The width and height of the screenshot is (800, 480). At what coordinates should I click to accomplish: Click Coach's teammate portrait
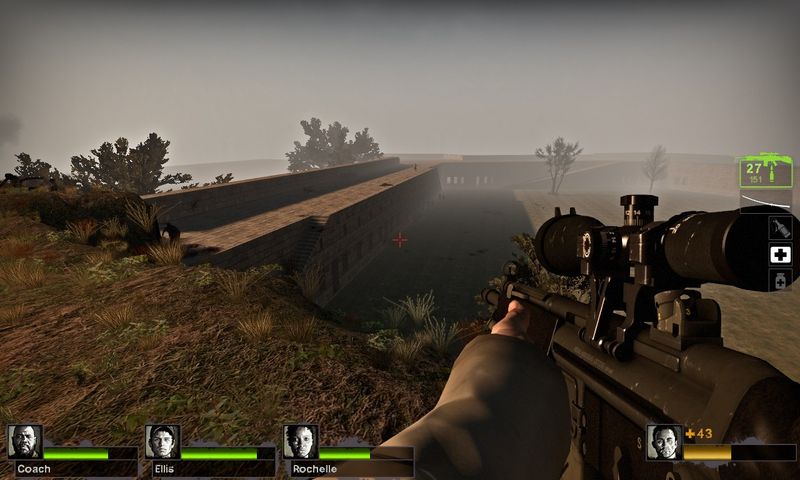pyautogui.click(x=25, y=441)
